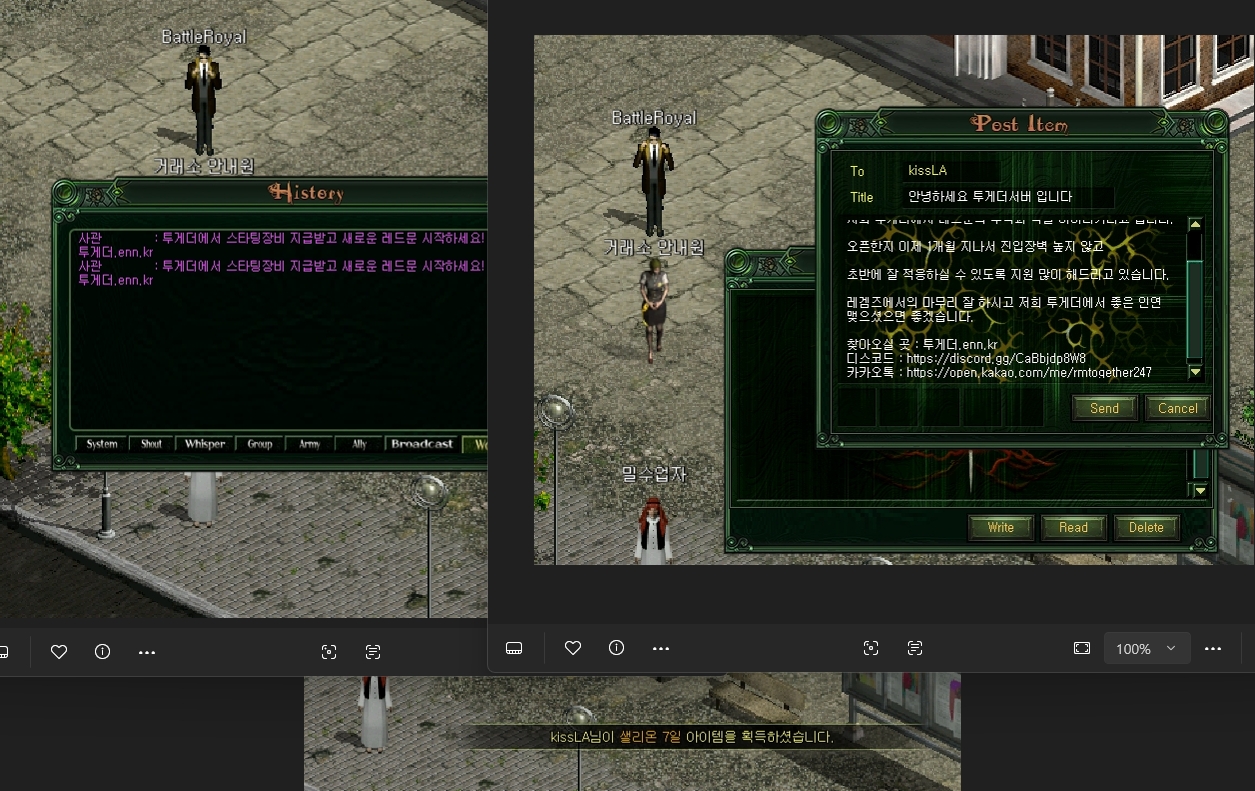Send the mail in Post Item window
The width and height of the screenshot is (1255, 791).
coord(1104,408)
